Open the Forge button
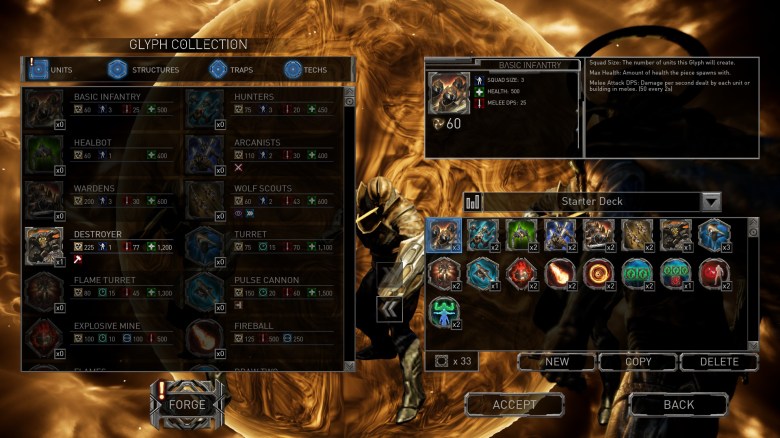The width and height of the screenshot is (780, 438). point(186,405)
